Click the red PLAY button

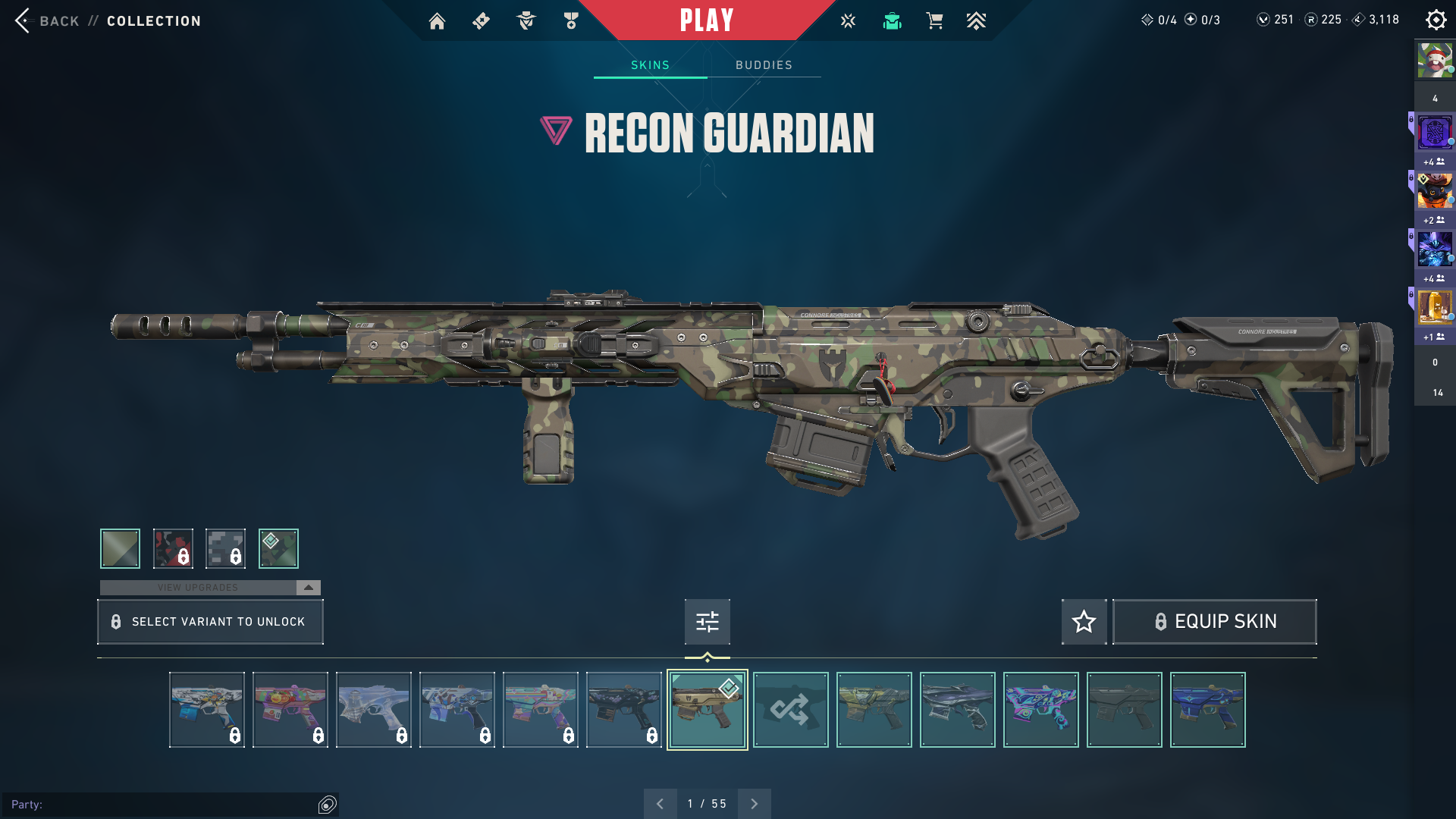pos(706,20)
